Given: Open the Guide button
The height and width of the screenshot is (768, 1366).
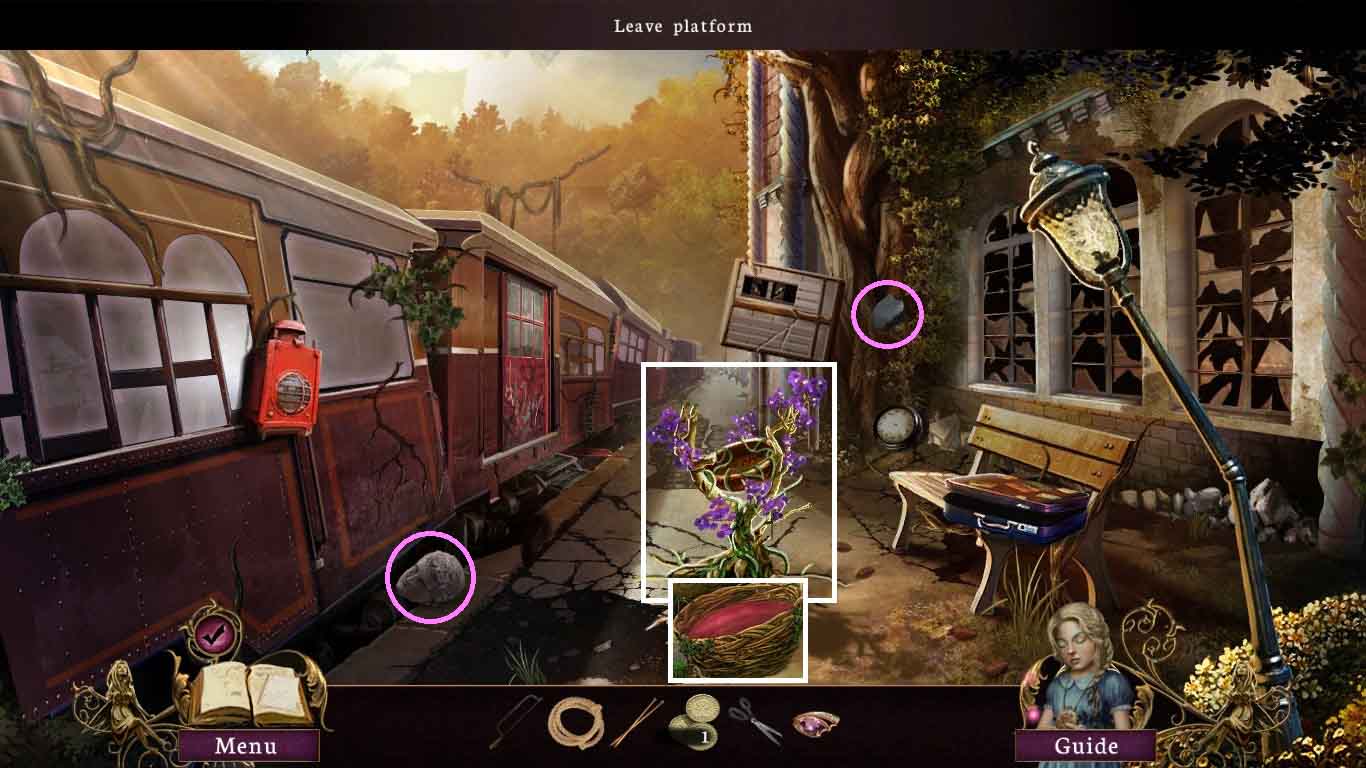Looking at the screenshot, I should pyautogui.click(x=1086, y=746).
